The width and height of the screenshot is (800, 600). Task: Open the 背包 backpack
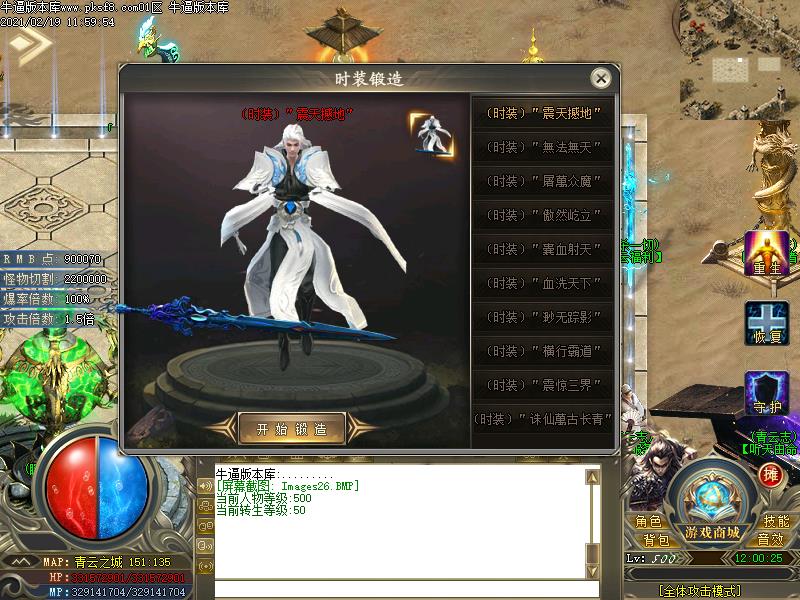click(657, 540)
